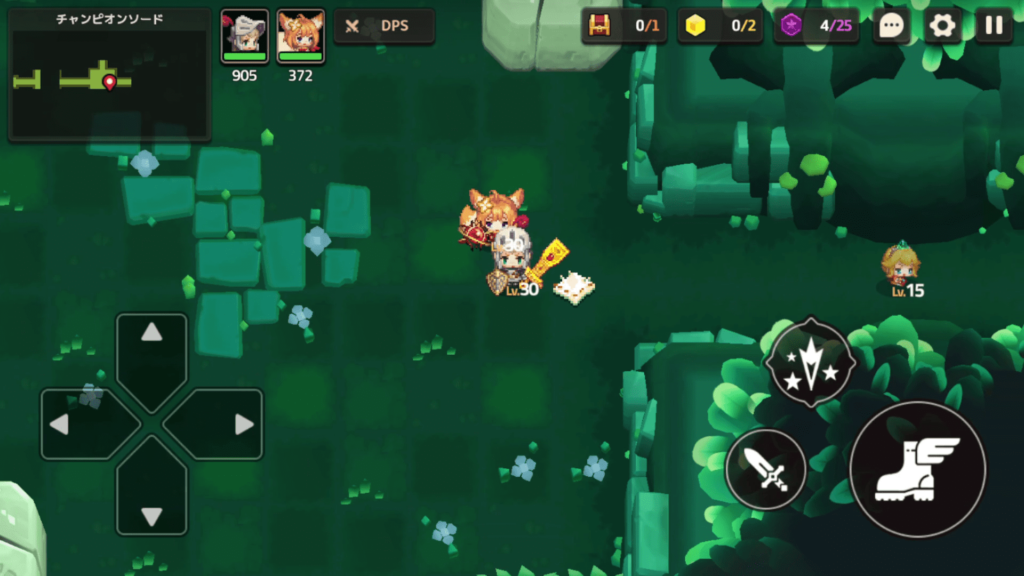Pause the game
1024x576 pixels.
(x=993, y=26)
